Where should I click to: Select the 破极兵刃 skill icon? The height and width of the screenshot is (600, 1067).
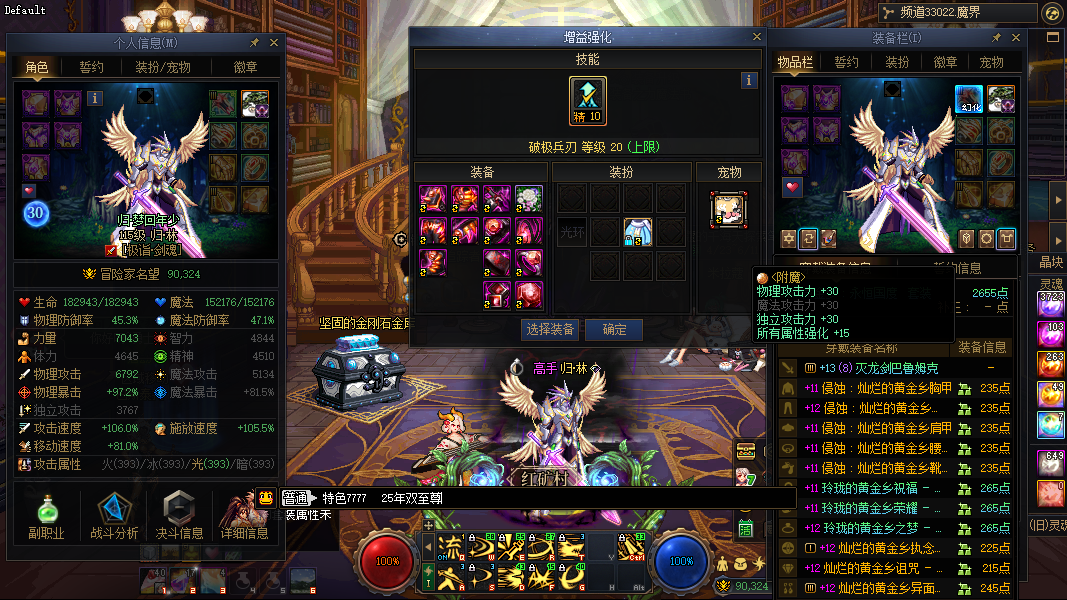click(588, 100)
